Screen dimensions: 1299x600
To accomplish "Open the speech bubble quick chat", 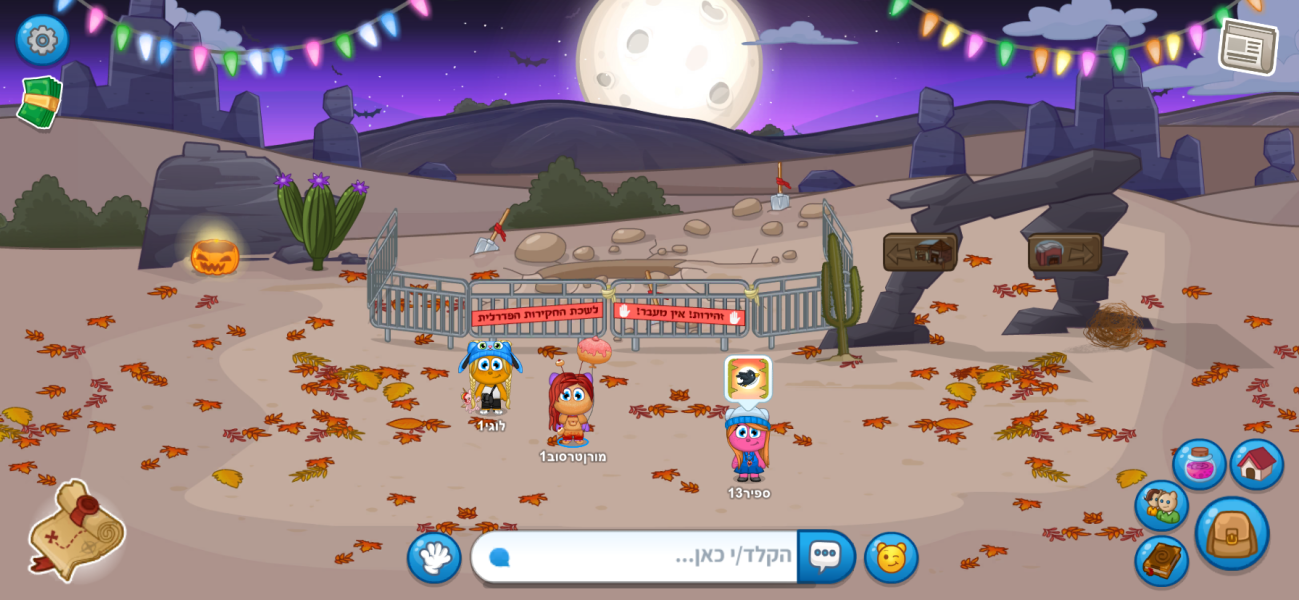I will coord(825,556).
